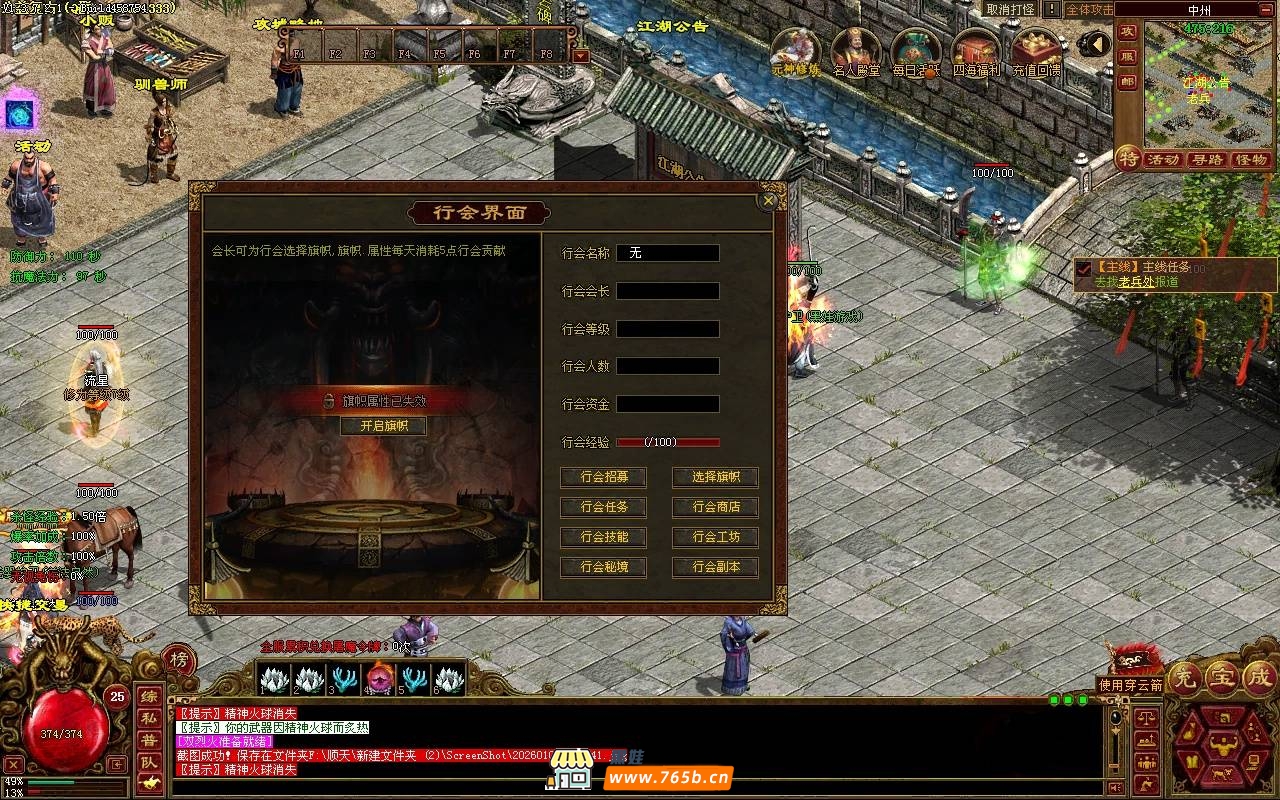Screen dimensions: 1280x800
Task: Open 行会招募 guild recruitment
Action: pyautogui.click(x=603, y=478)
